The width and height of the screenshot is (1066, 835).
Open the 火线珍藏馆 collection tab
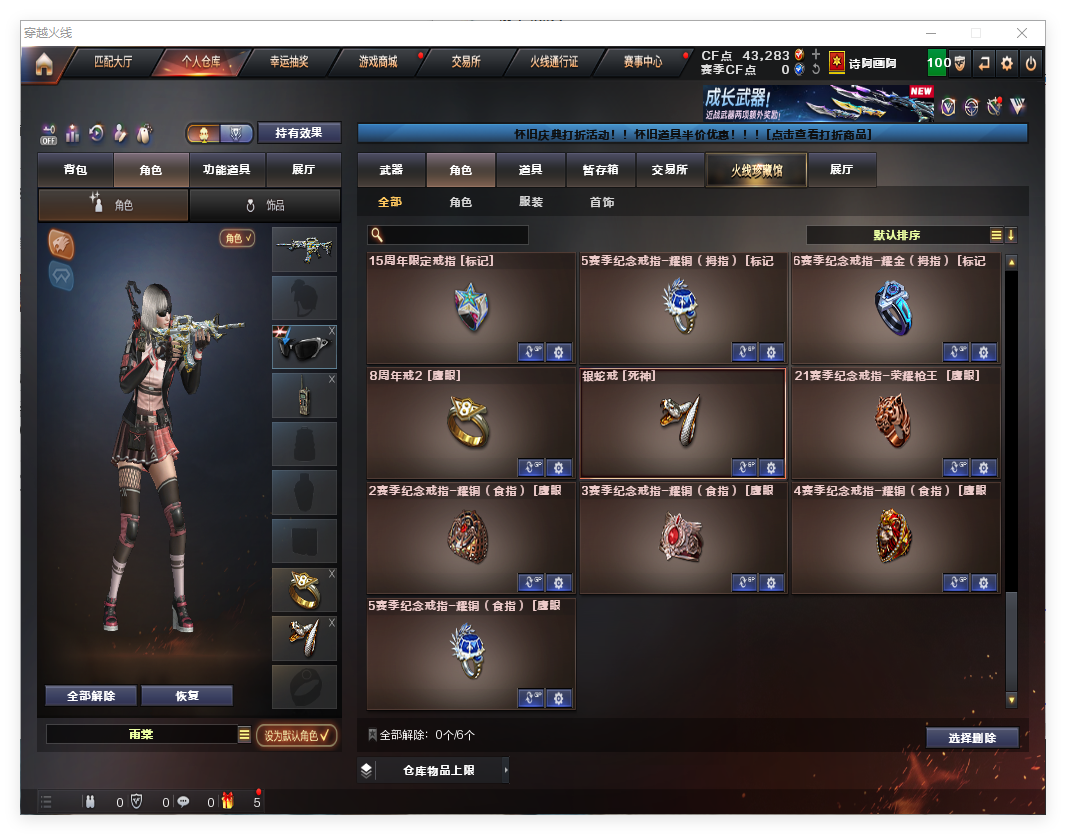(755, 170)
